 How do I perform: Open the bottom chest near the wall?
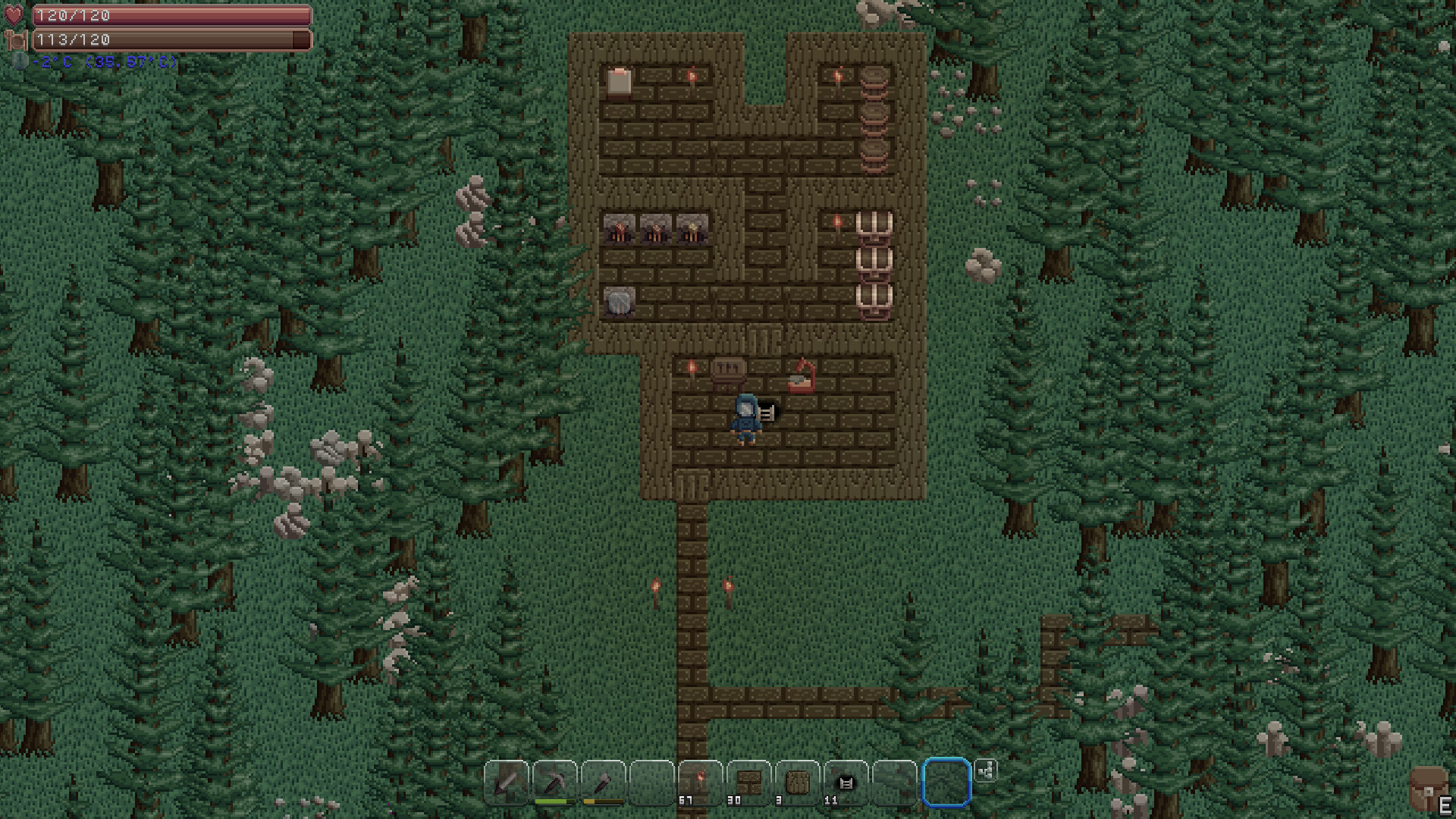point(874,297)
